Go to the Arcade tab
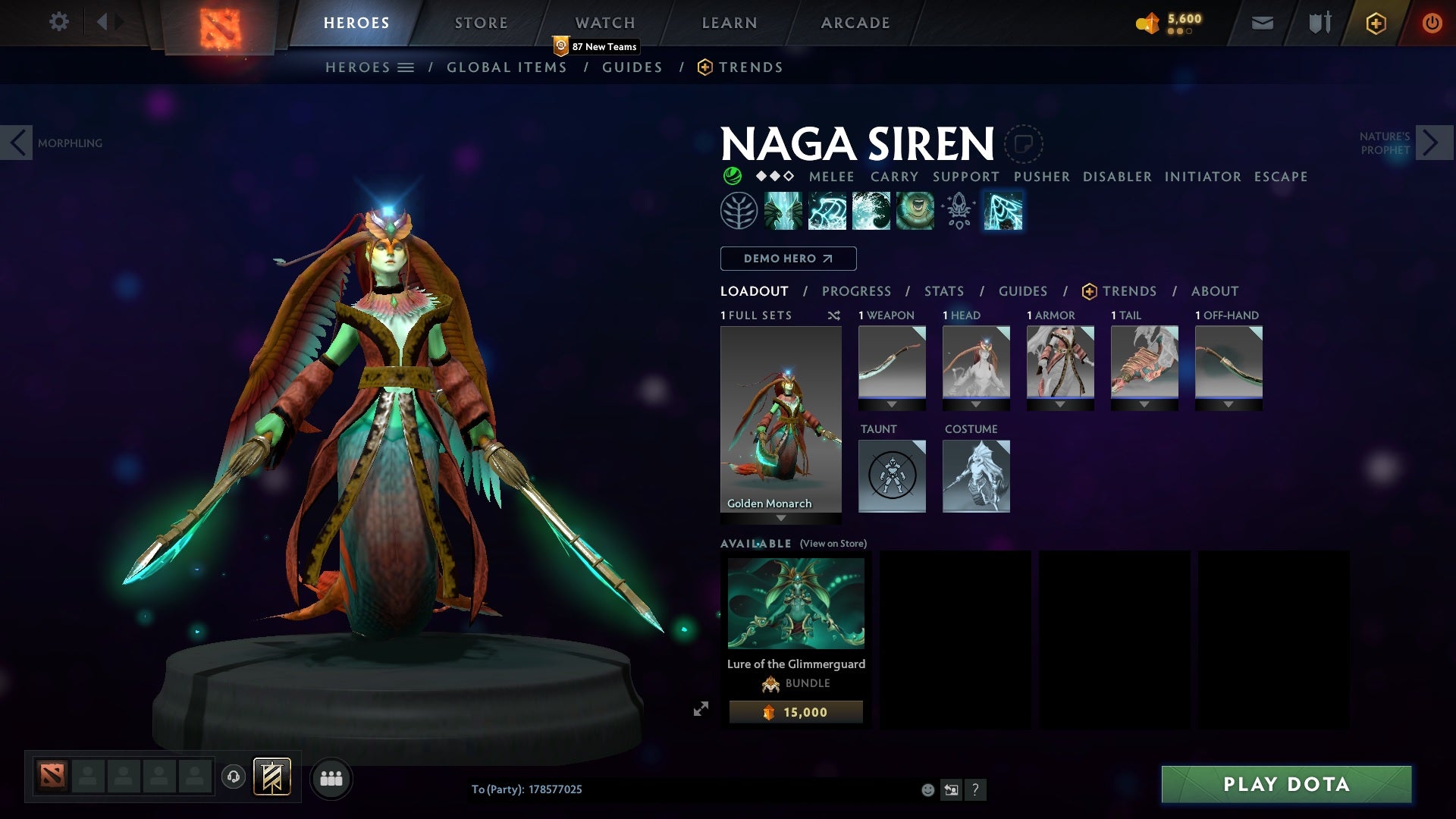1456x819 pixels. coord(855,23)
